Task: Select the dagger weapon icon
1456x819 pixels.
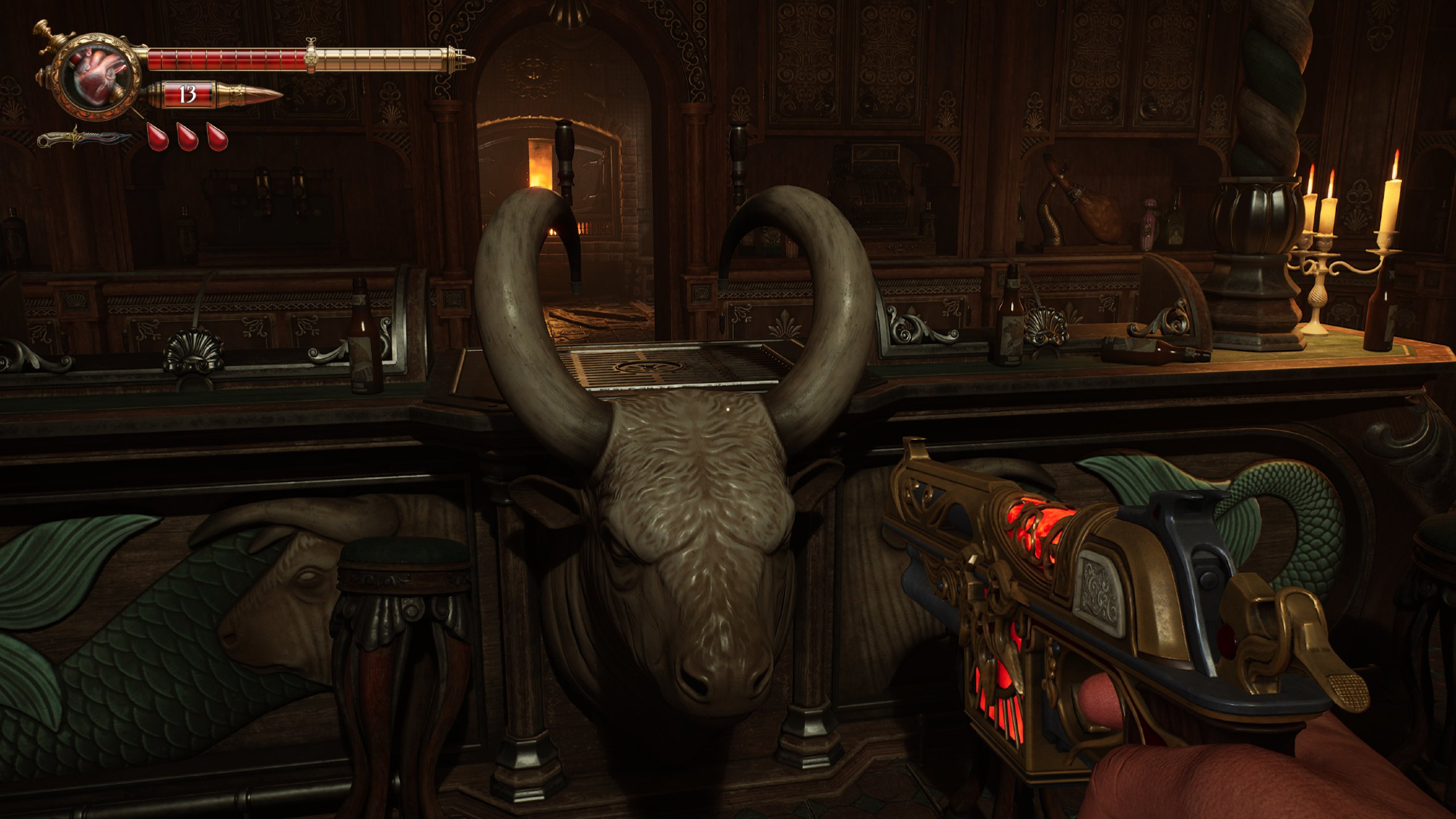Action: click(83, 138)
